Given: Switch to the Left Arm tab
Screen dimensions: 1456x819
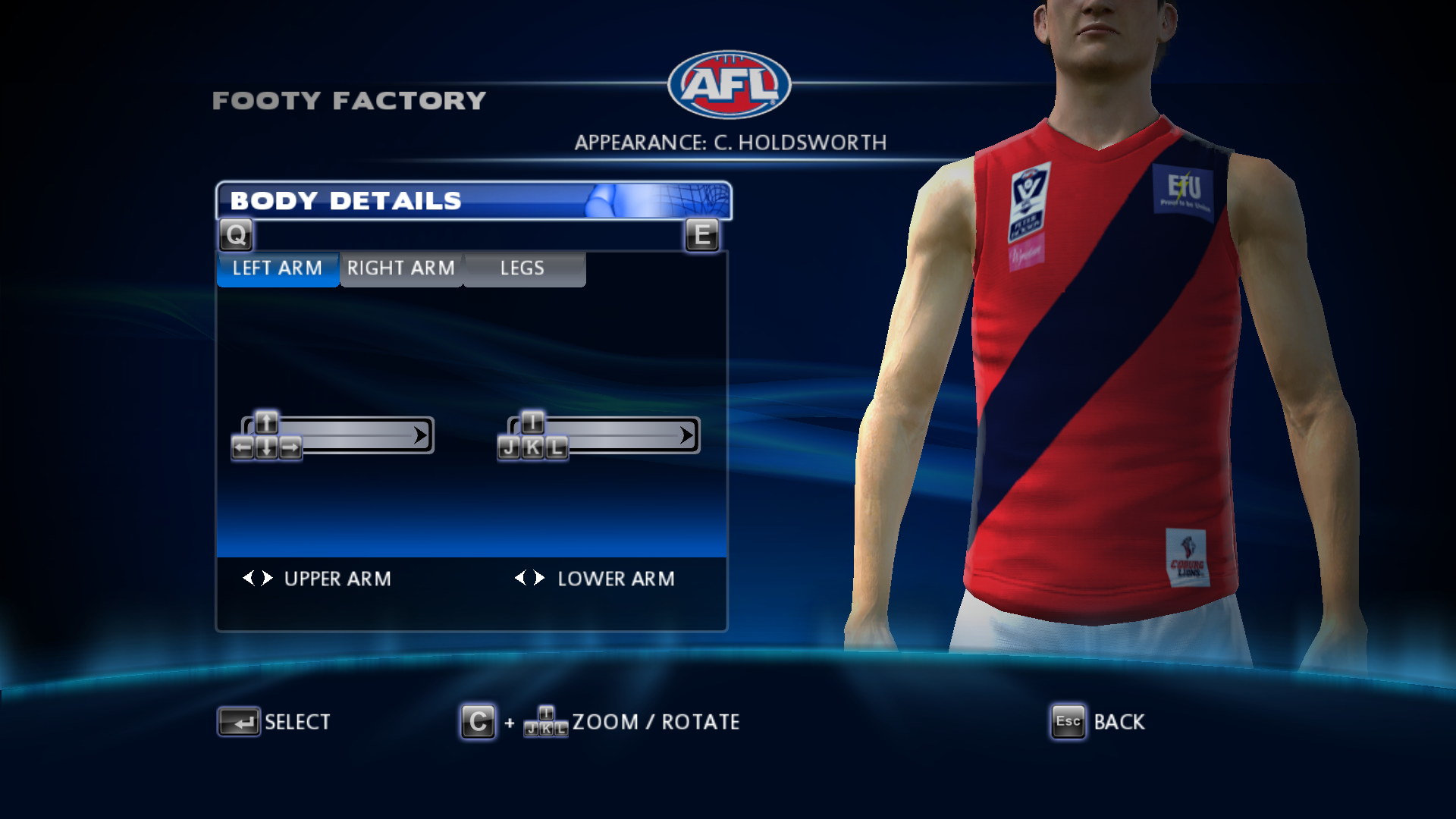Looking at the screenshot, I should 278,268.
